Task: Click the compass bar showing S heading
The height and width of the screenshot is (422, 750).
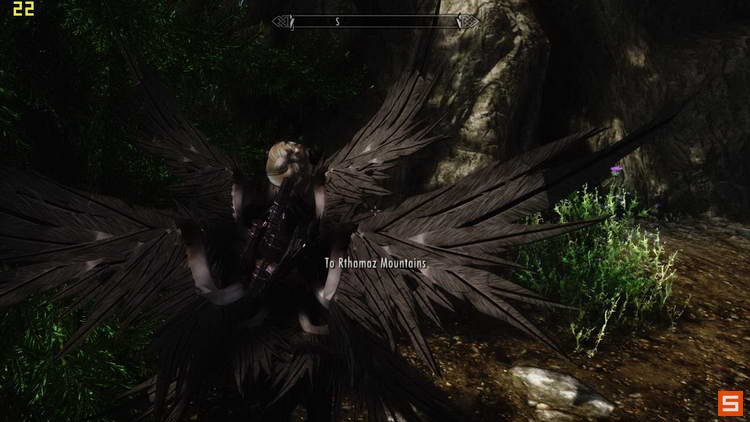Action: point(375,21)
